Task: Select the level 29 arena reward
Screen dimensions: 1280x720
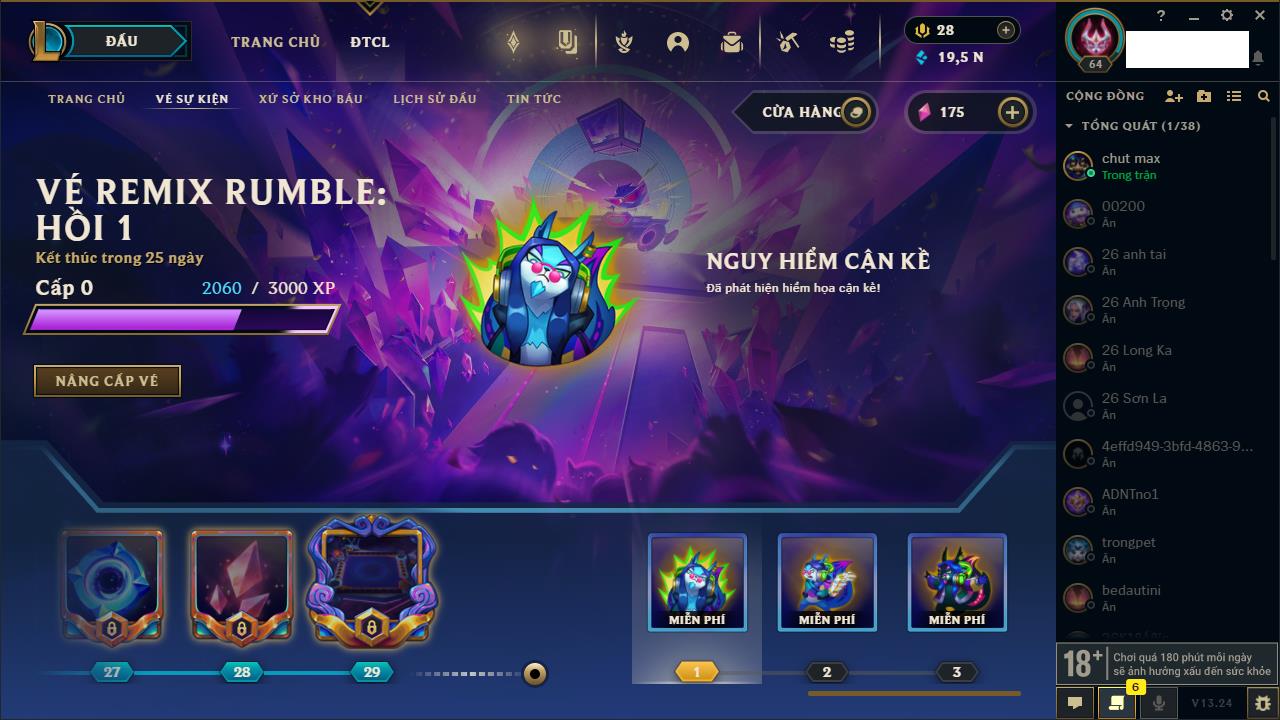Action: pyautogui.click(x=371, y=583)
